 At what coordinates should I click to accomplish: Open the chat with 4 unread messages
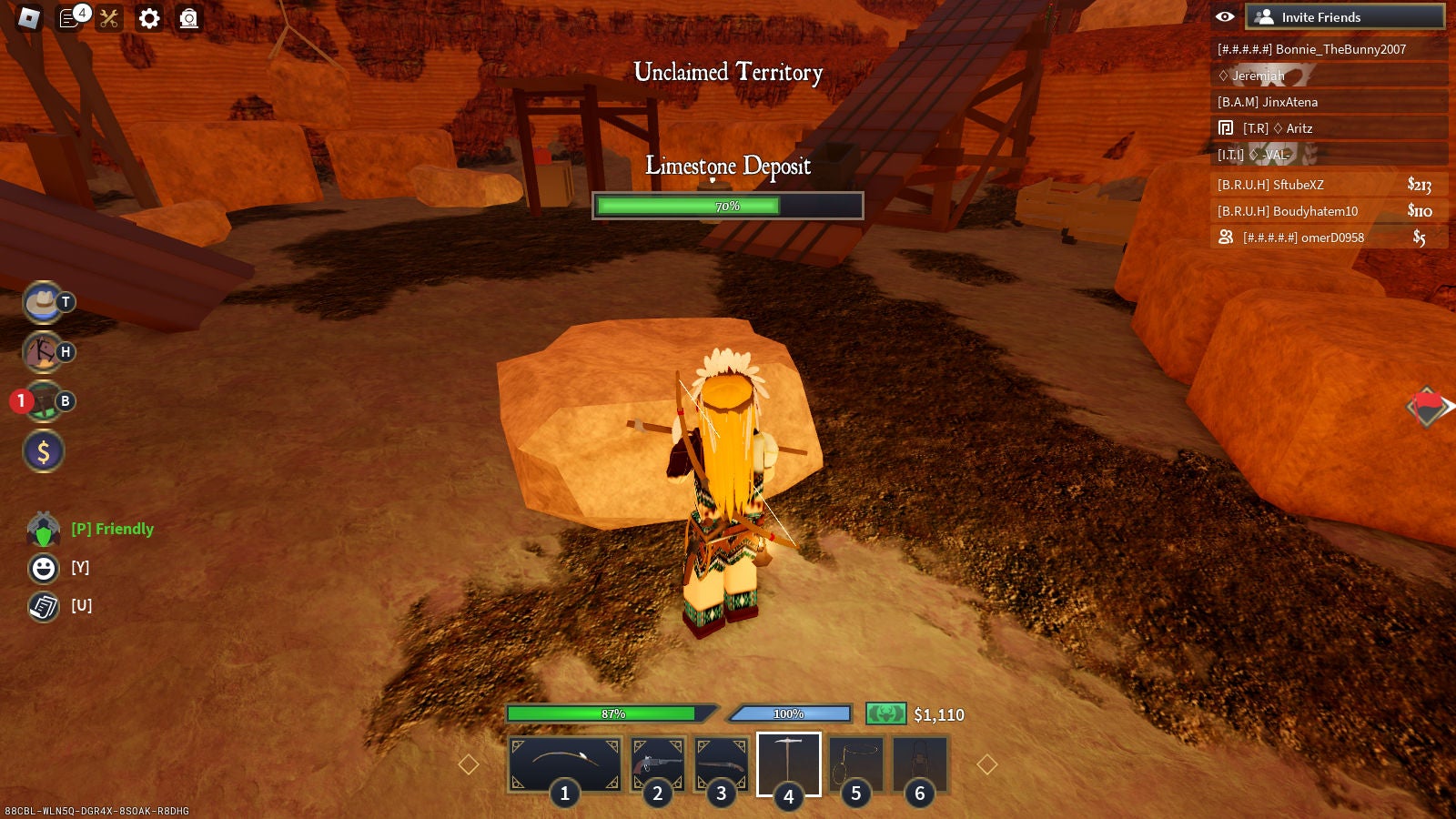(x=70, y=18)
